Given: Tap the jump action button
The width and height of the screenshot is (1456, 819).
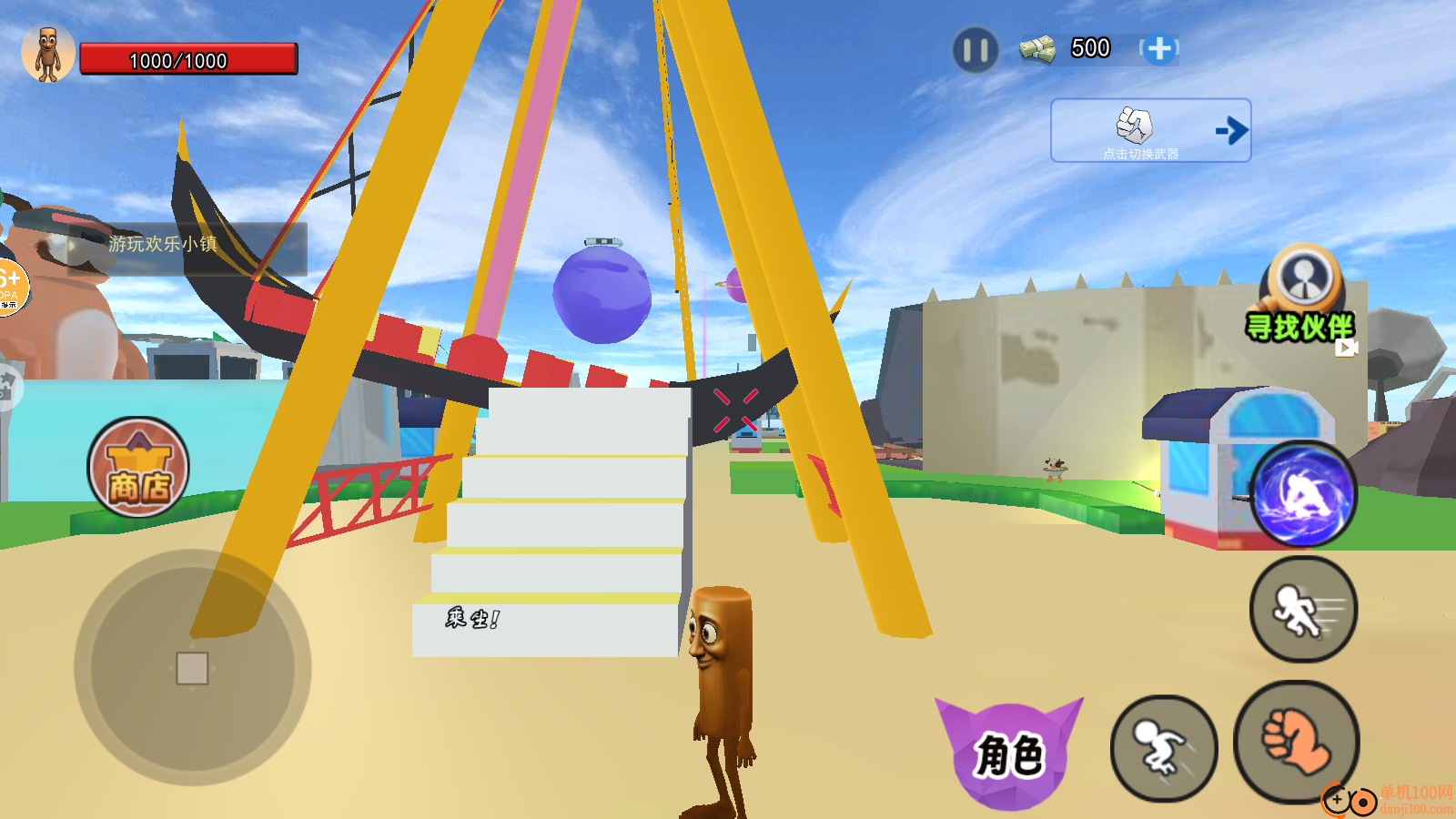Looking at the screenshot, I should coord(1164,748).
